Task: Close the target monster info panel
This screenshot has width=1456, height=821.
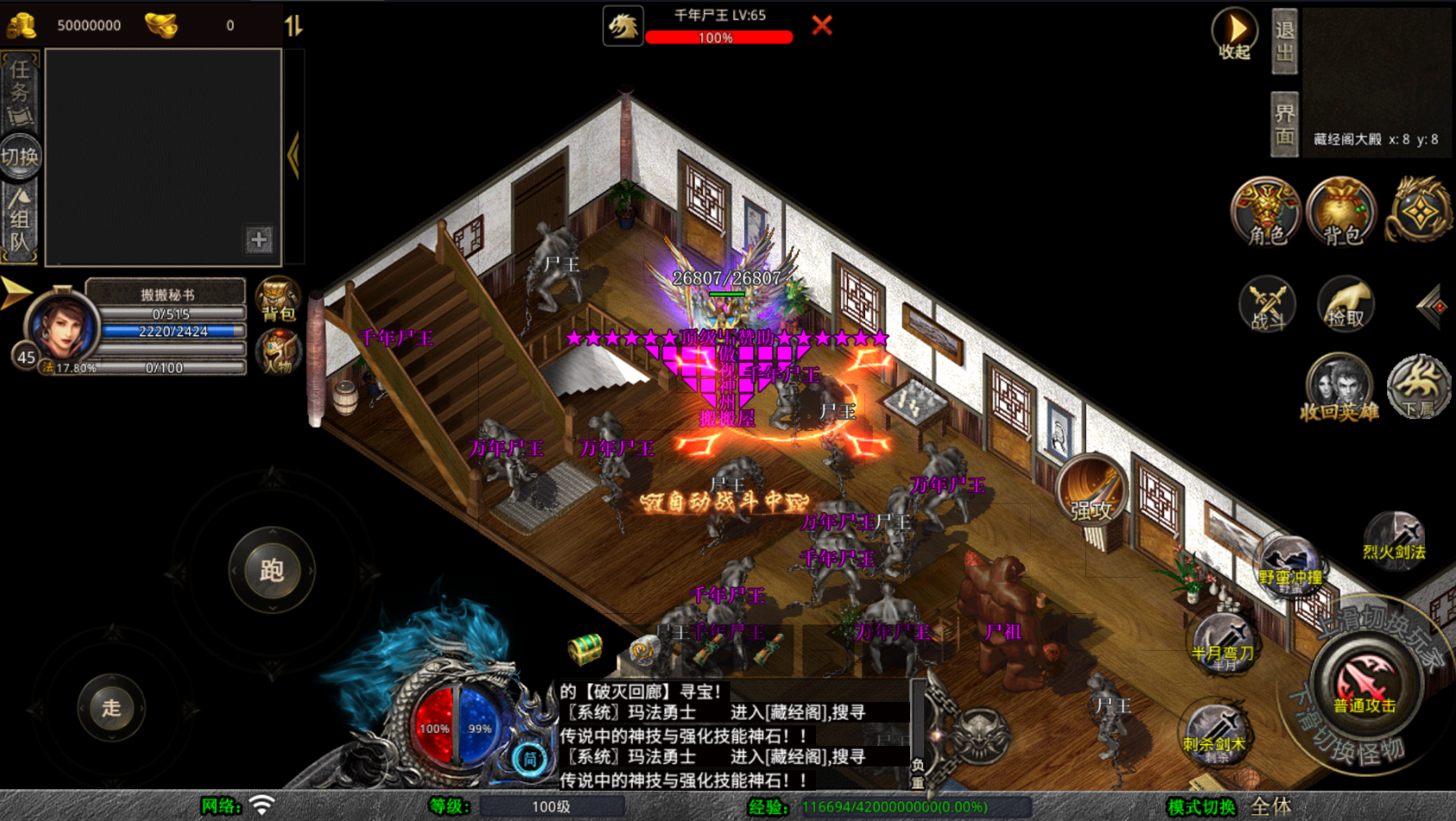Action: 821,25
